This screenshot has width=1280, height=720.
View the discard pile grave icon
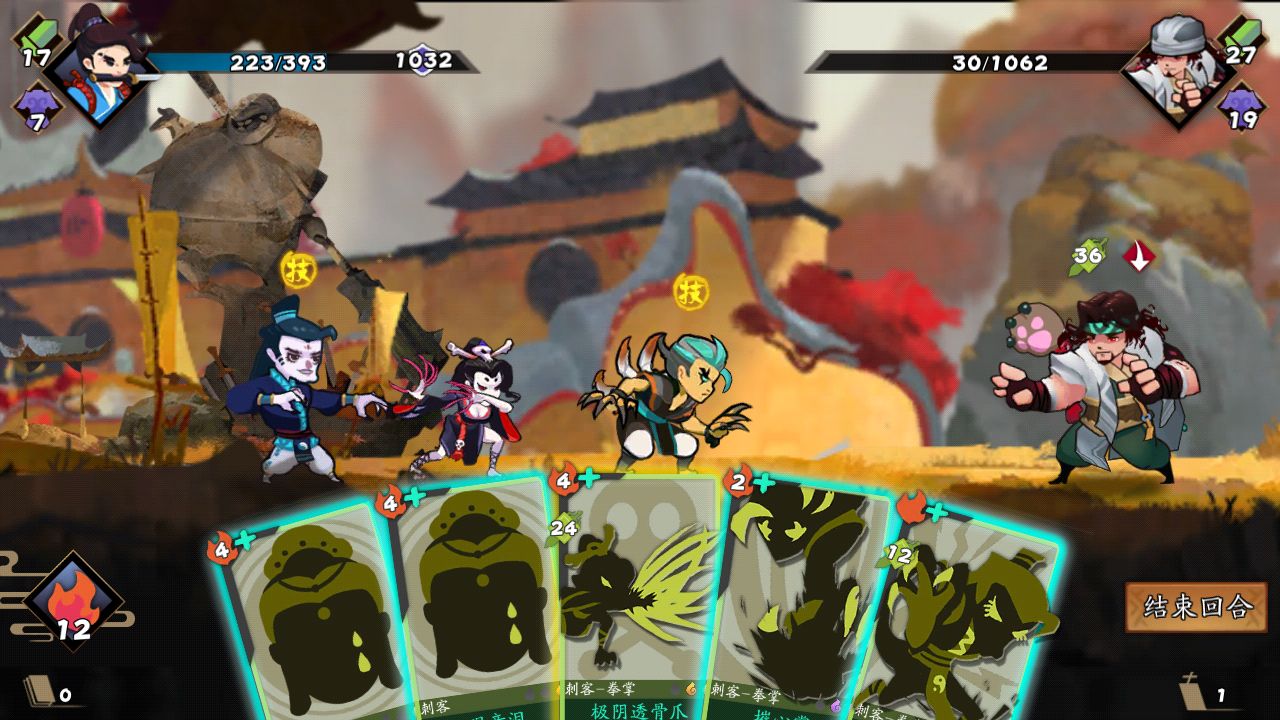(x=1193, y=692)
